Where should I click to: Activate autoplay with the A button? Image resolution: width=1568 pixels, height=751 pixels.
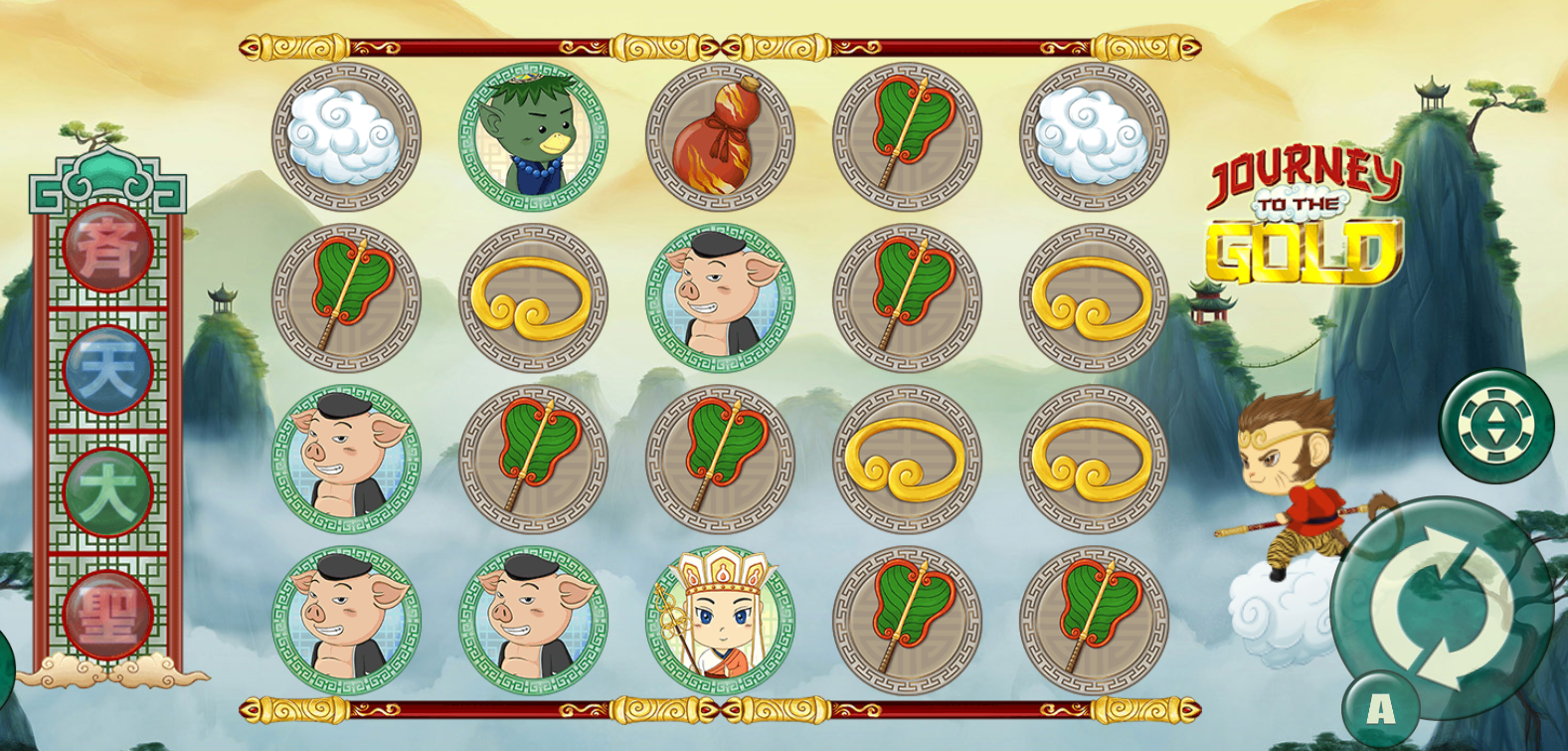(x=1380, y=709)
